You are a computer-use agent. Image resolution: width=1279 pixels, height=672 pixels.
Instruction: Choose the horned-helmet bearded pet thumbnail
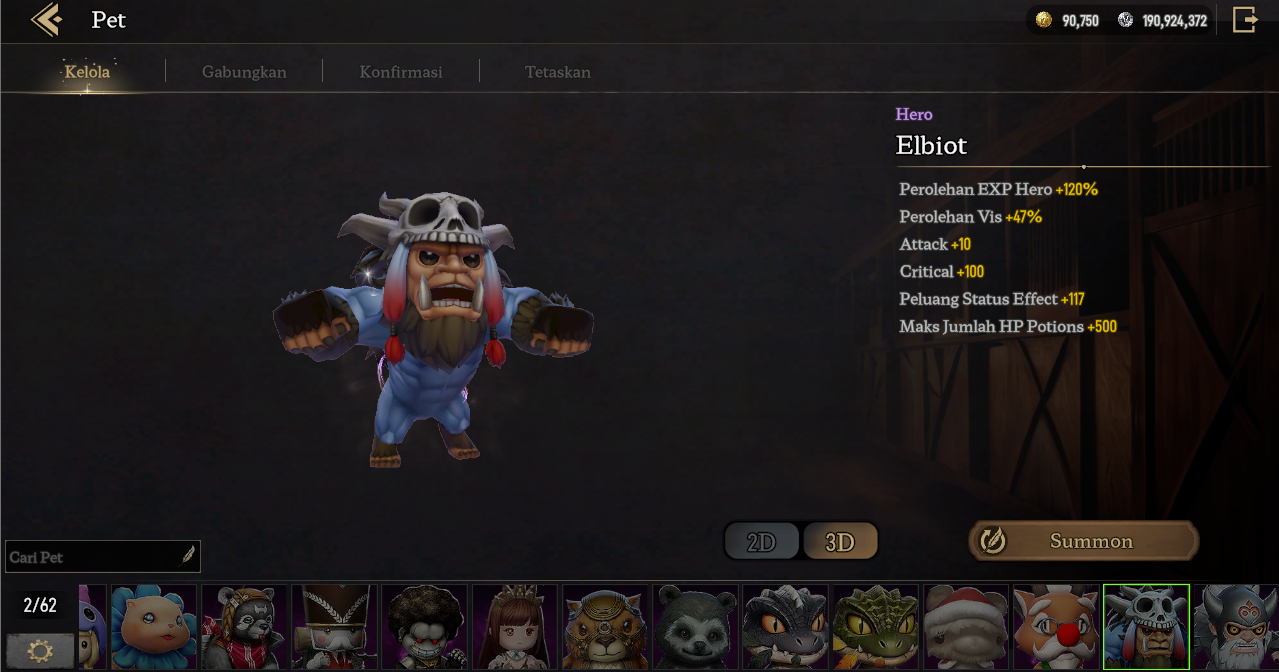(1236, 627)
